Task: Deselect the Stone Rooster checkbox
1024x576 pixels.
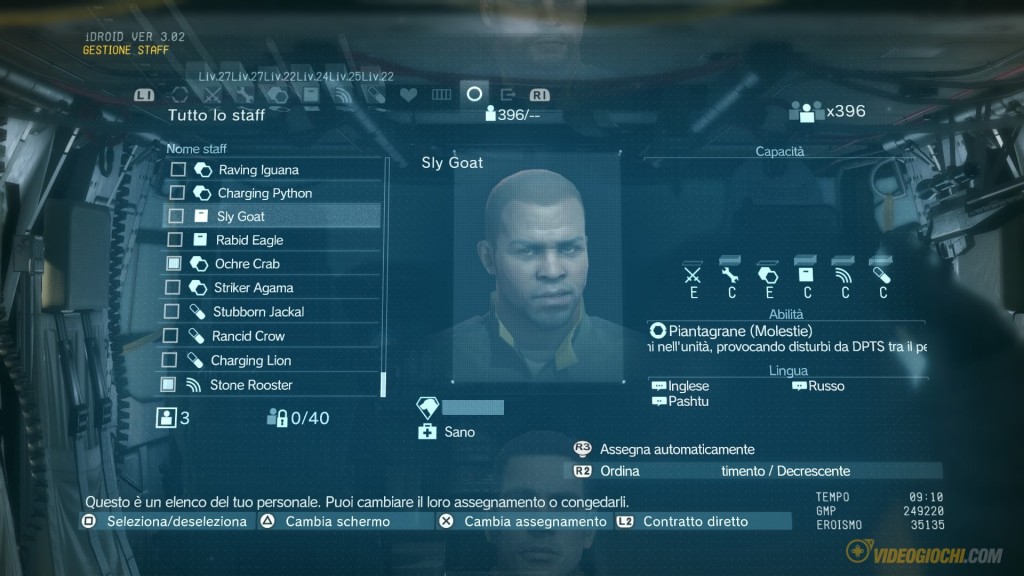Action: (x=168, y=385)
